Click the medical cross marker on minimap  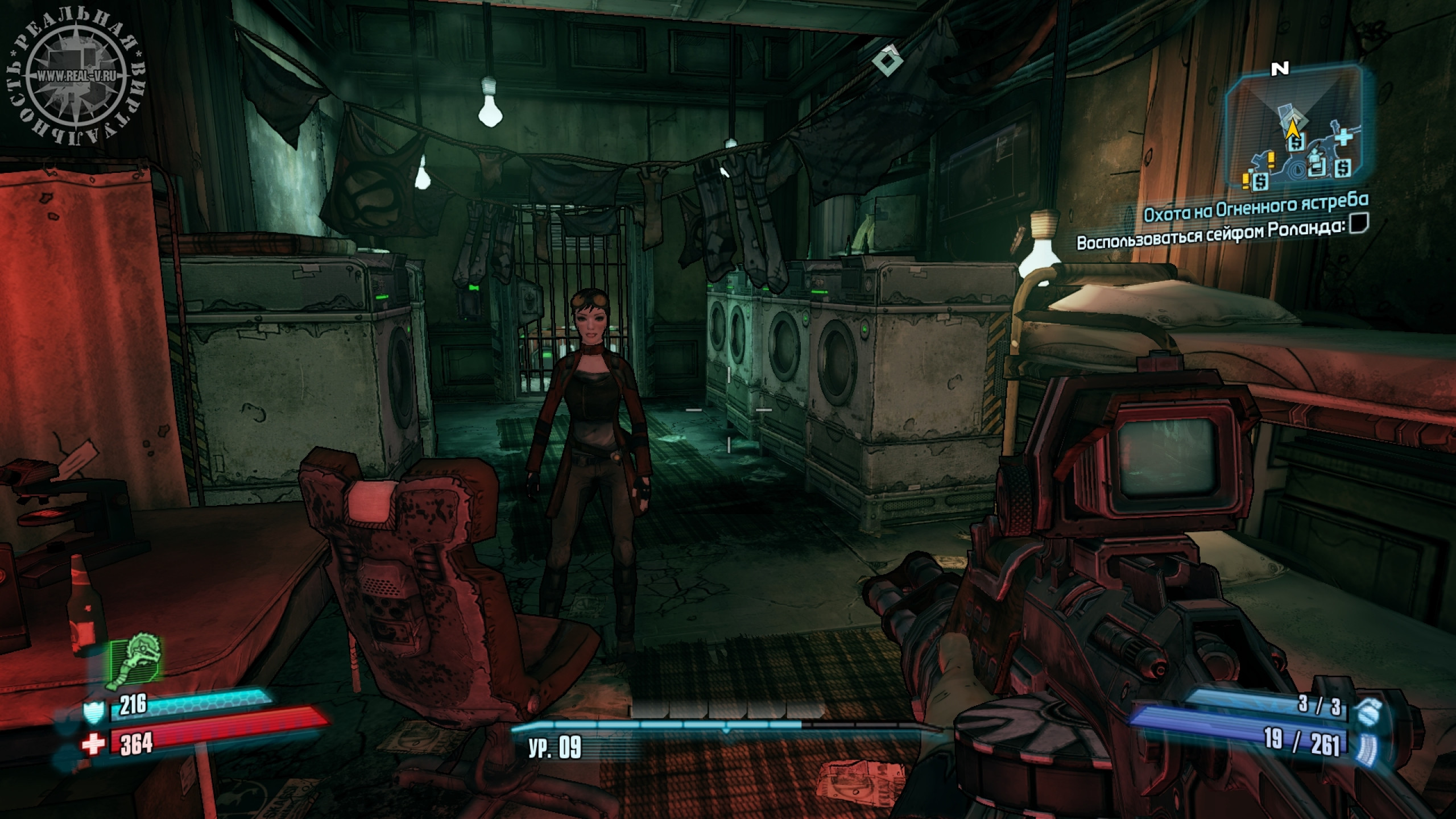click(x=1343, y=138)
